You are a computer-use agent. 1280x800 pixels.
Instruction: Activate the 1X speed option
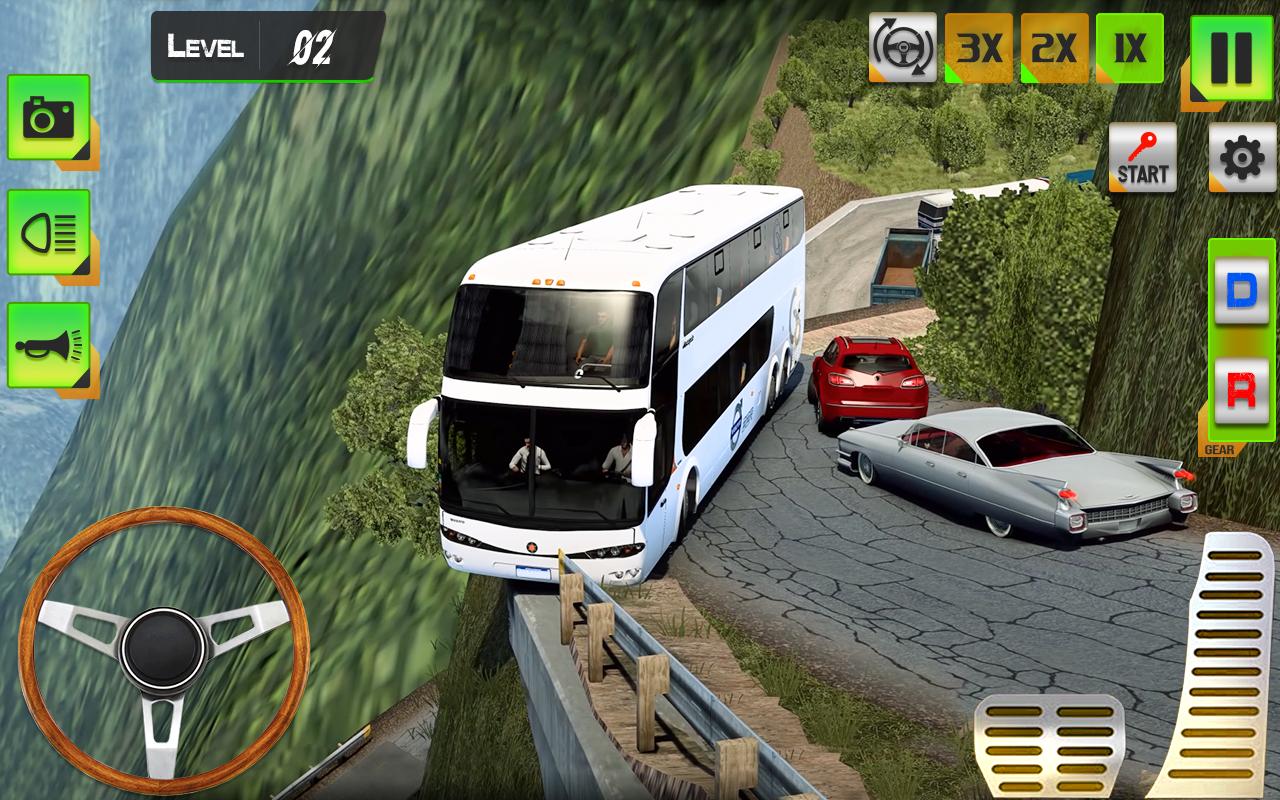1130,47
